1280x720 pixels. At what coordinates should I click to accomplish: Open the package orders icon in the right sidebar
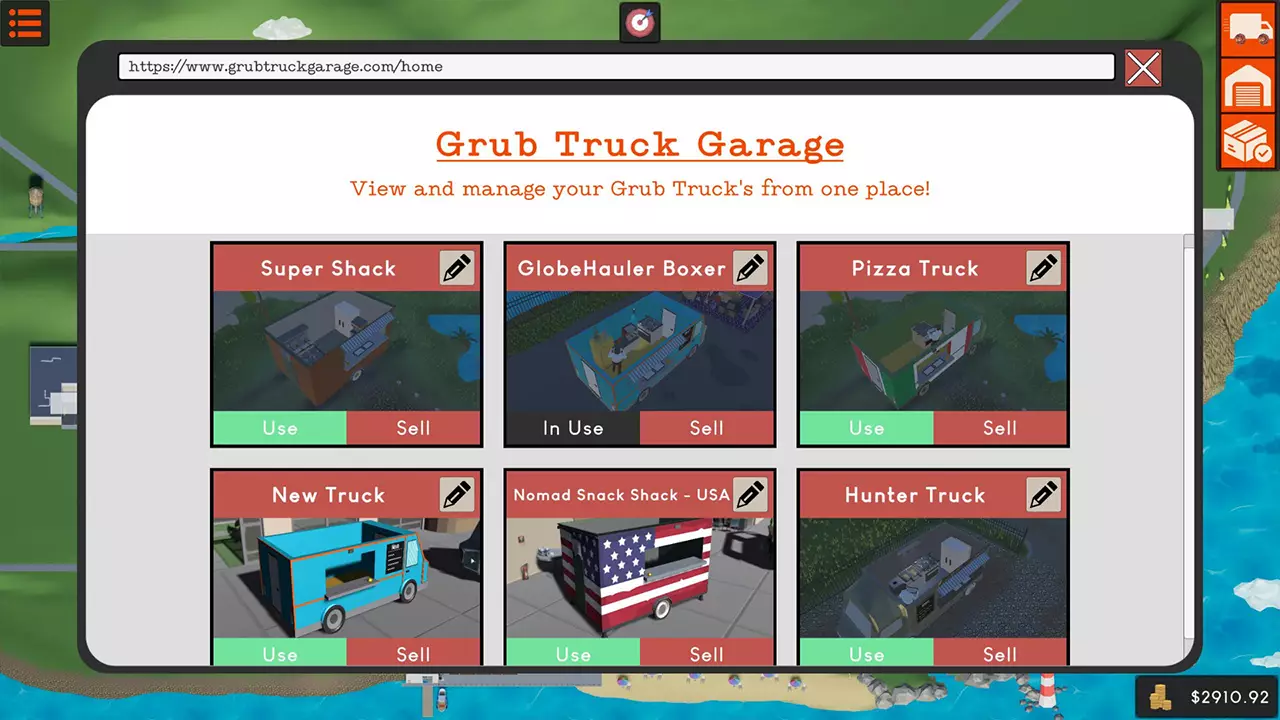(x=1246, y=140)
